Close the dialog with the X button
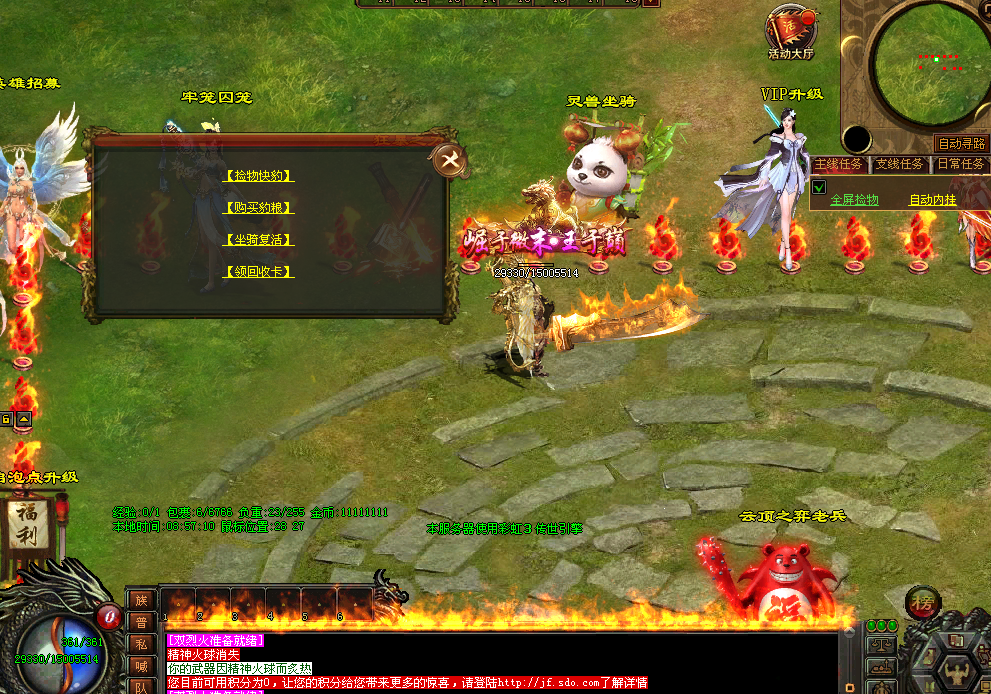This screenshot has height=694, width=991. (450, 160)
